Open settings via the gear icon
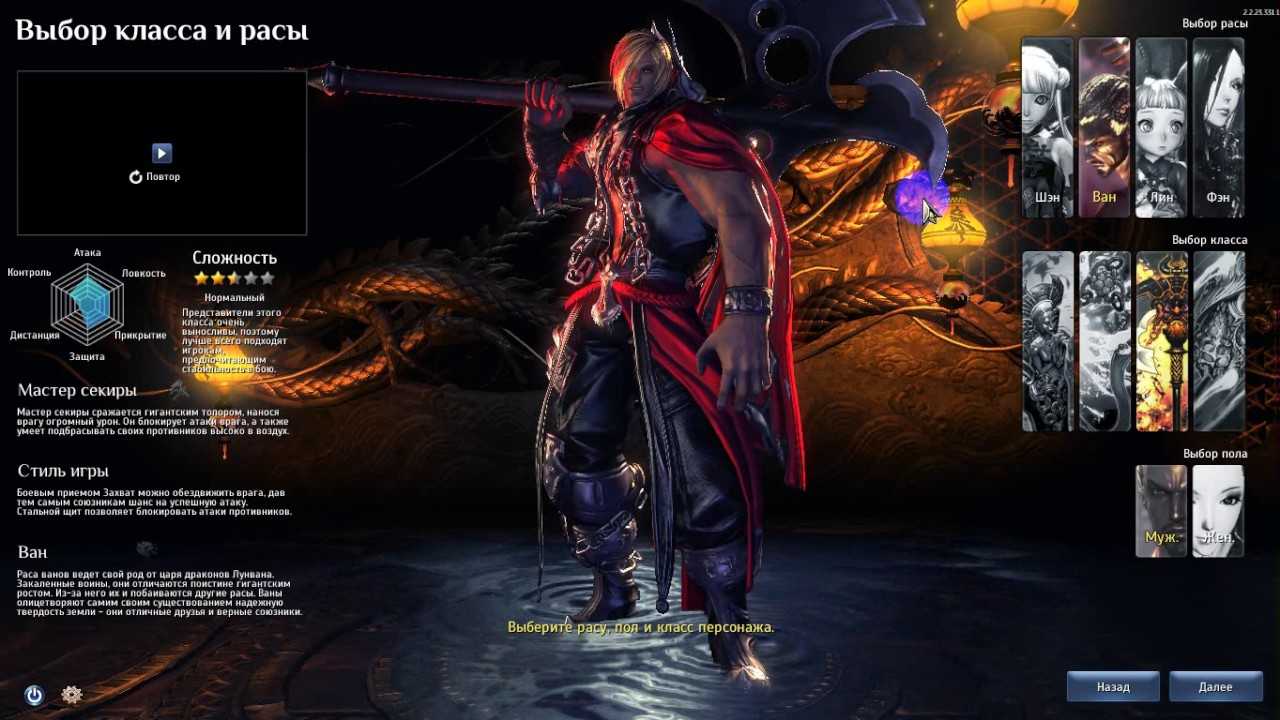 pyautogui.click(x=71, y=694)
